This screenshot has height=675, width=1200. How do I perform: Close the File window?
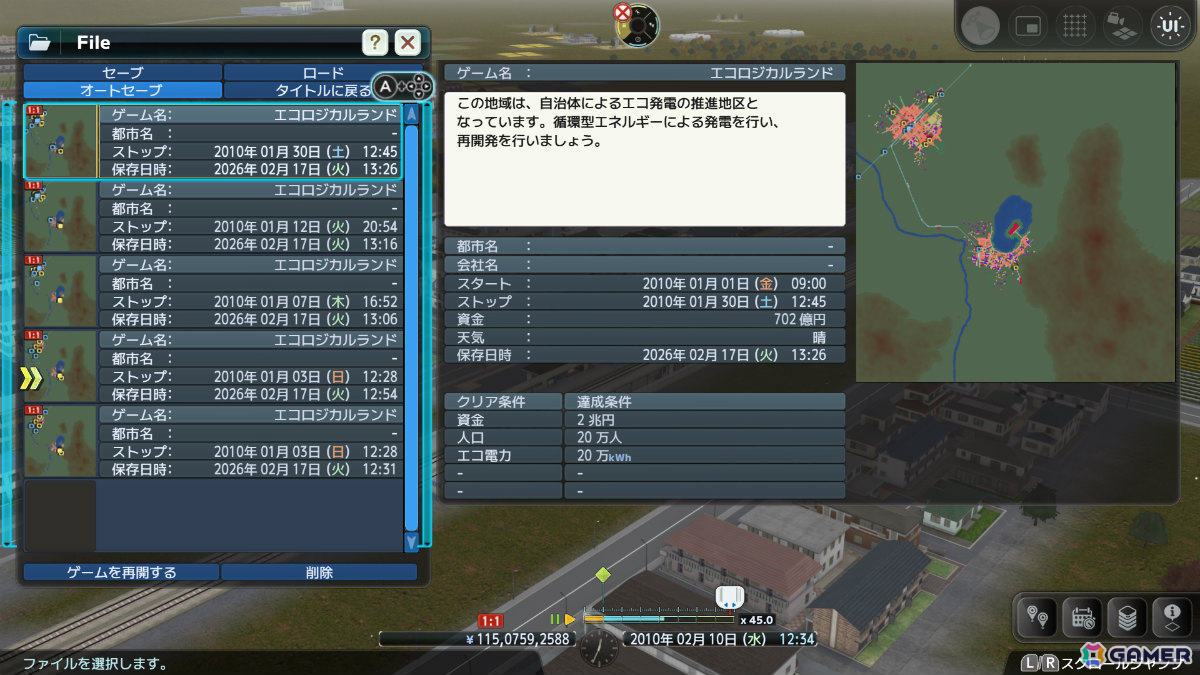tap(407, 42)
